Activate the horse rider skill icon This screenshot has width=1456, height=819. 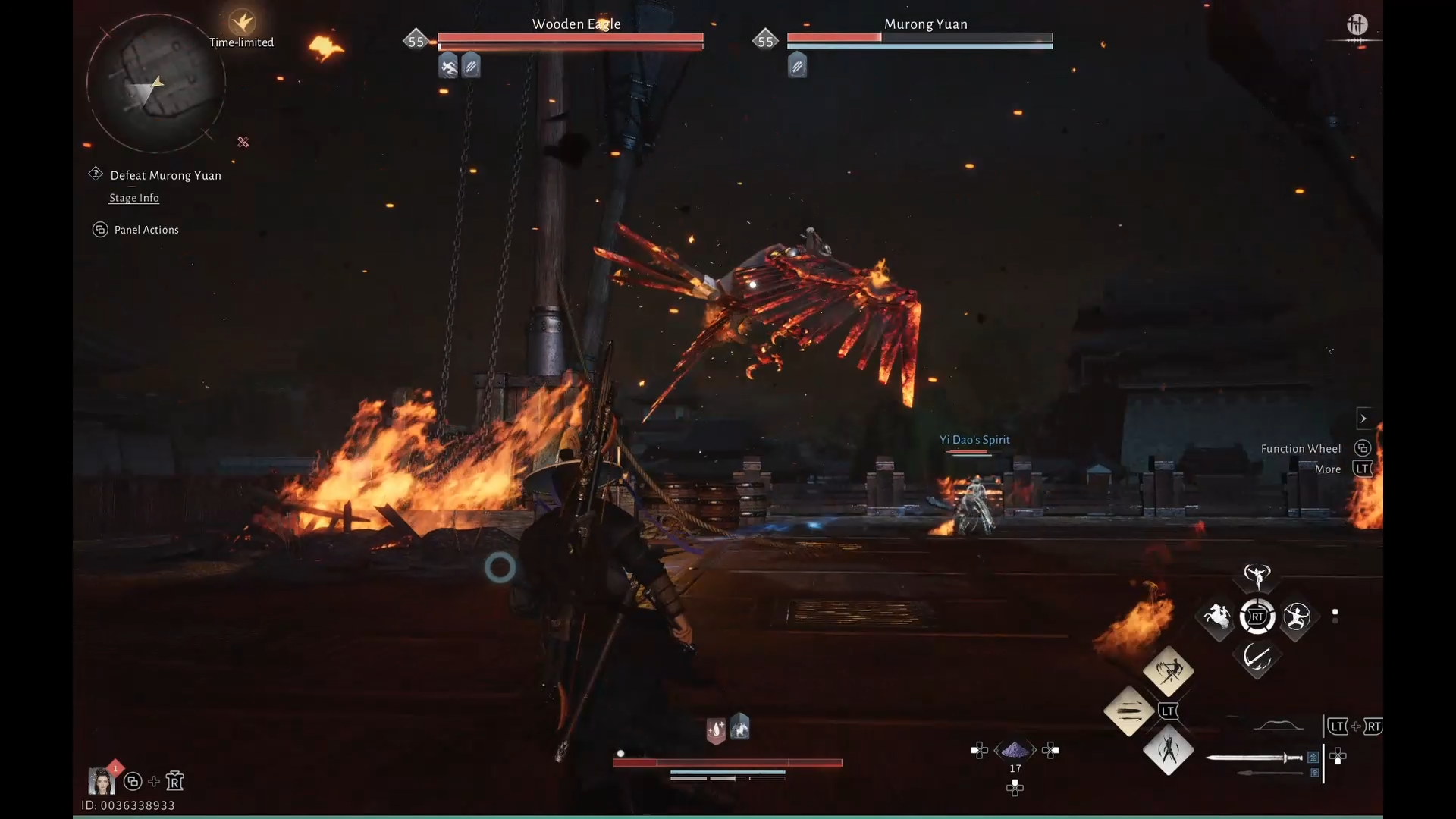click(x=1218, y=617)
